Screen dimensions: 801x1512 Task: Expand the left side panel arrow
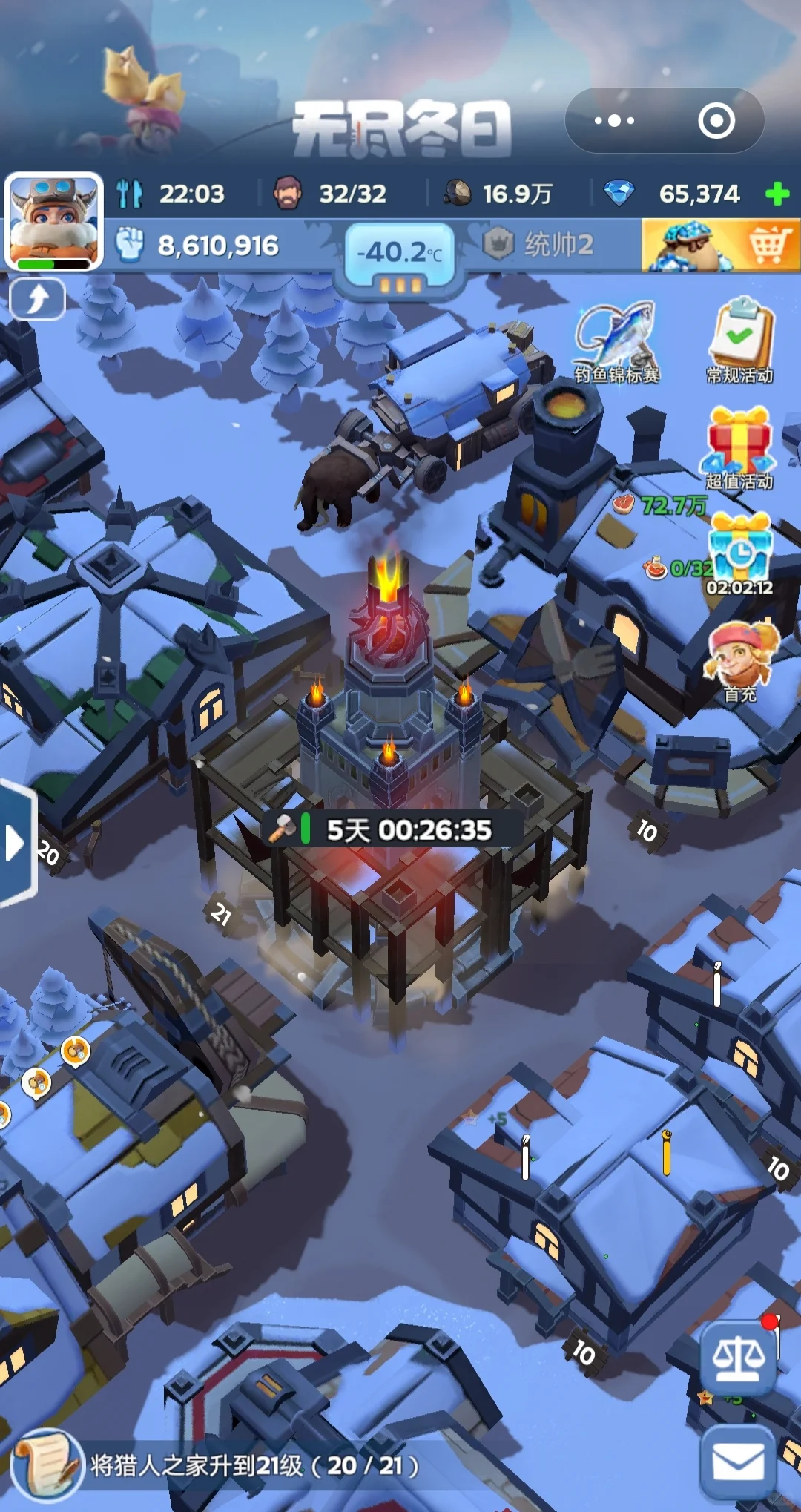15,843
